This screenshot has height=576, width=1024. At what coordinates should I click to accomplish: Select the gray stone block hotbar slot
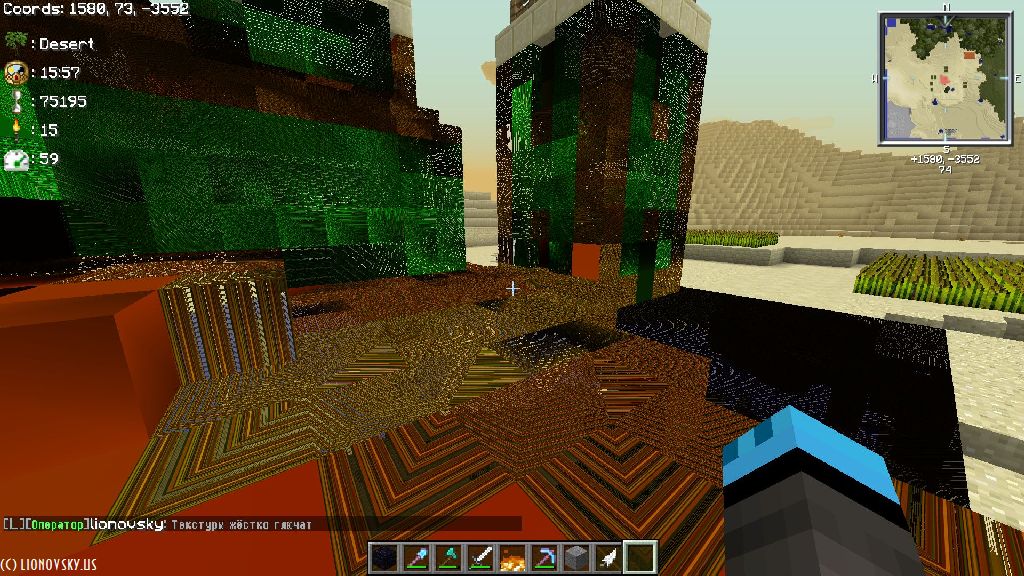click(x=577, y=557)
